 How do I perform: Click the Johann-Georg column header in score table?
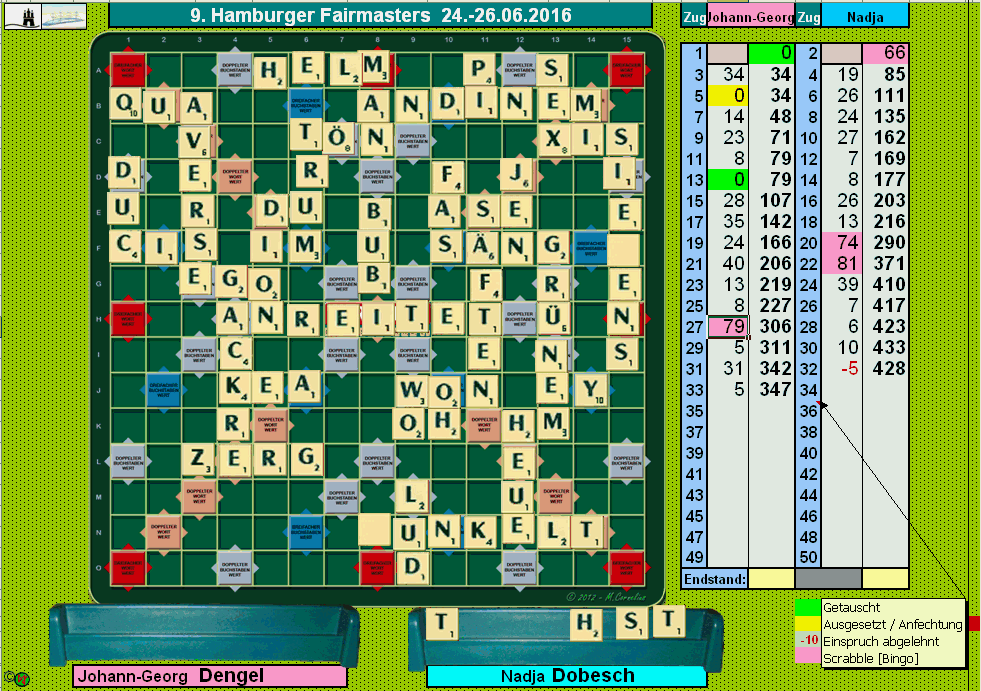pos(751,16)
